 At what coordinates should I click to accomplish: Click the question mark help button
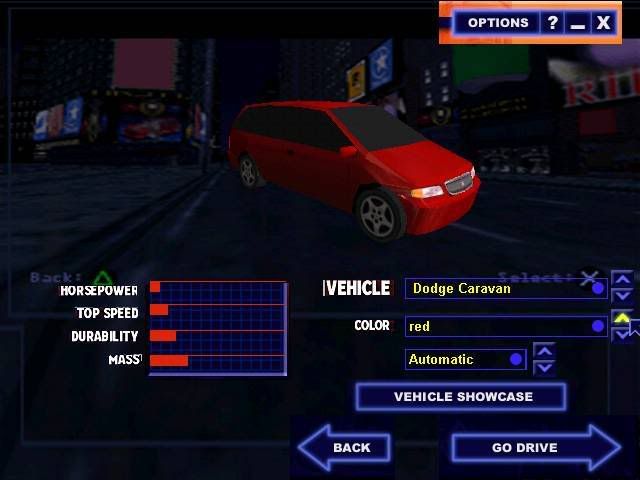[552, 22]
